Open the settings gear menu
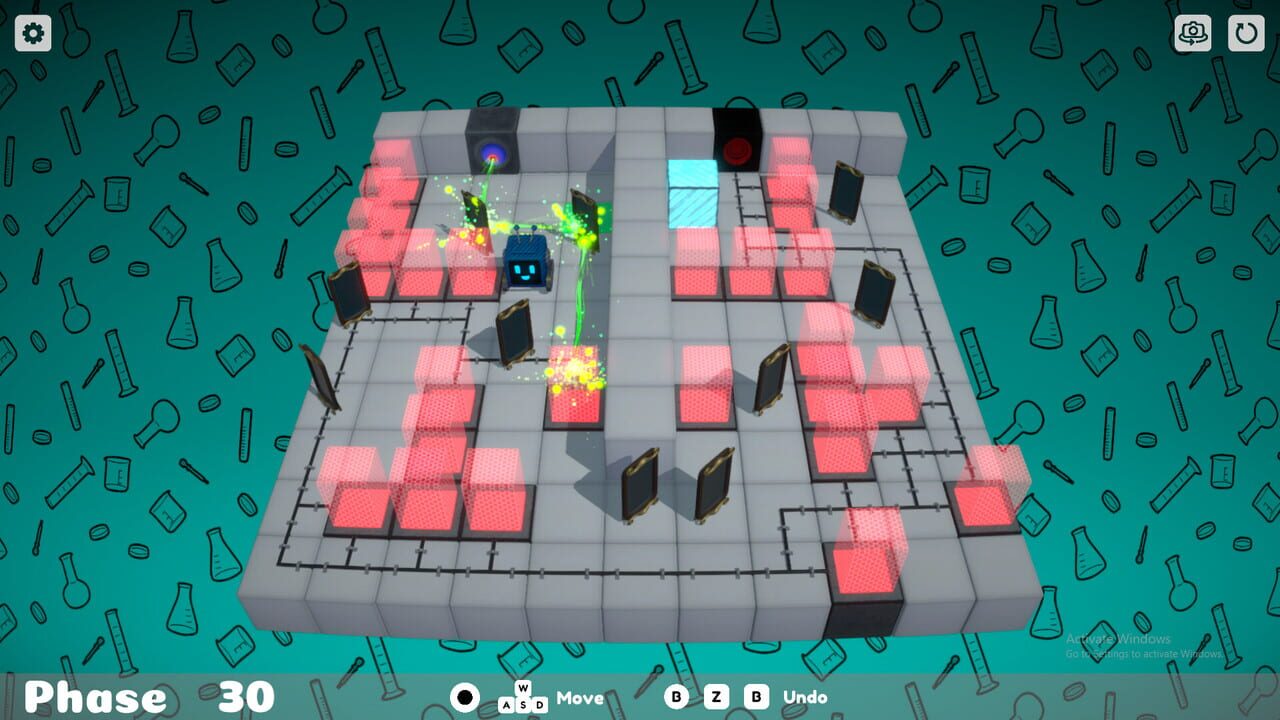Image resolution: width=1280 pixels, height=720 pixels. [x=33, y=33]
